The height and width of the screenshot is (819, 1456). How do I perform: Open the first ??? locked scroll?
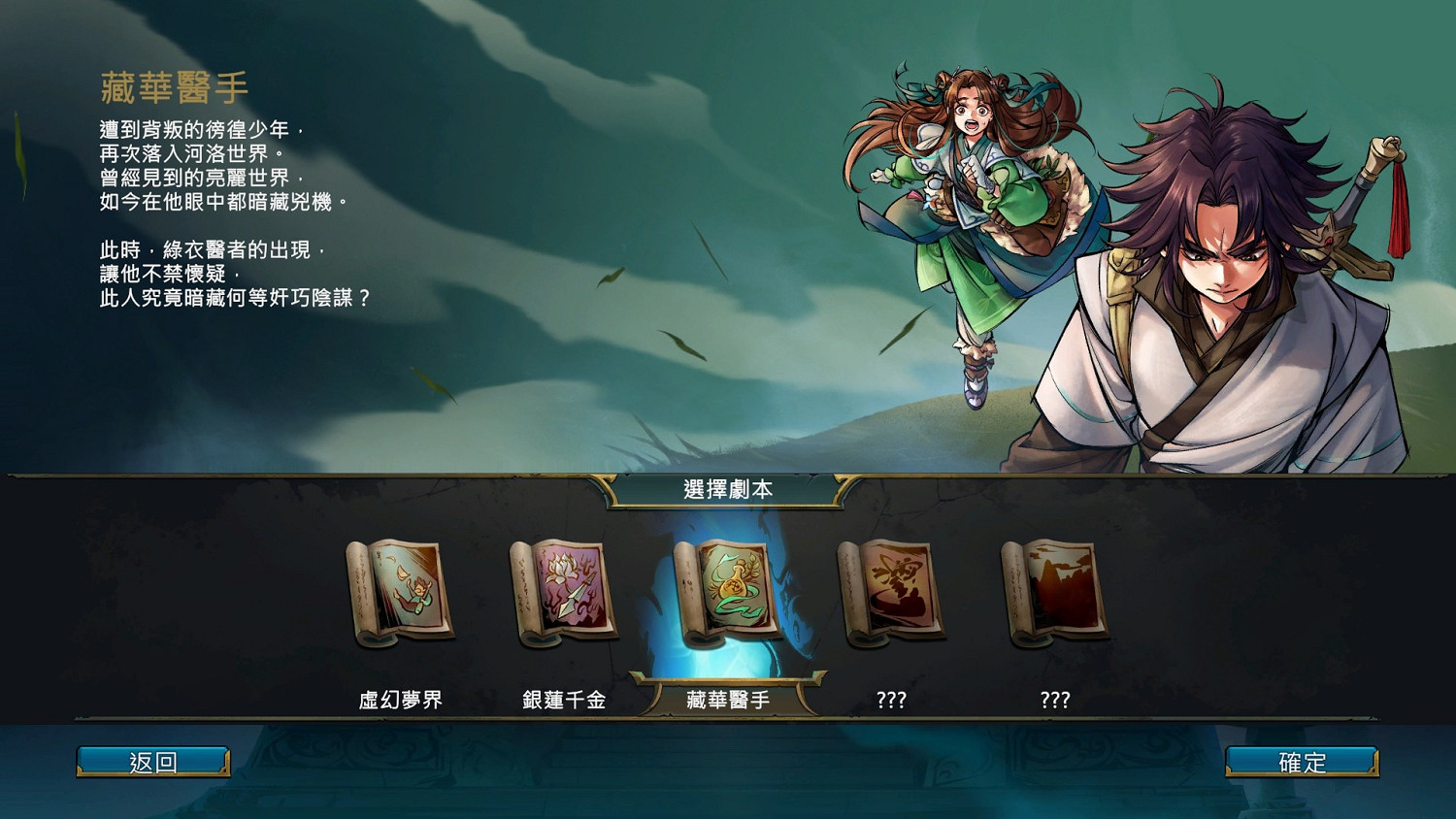pos(891,592)
